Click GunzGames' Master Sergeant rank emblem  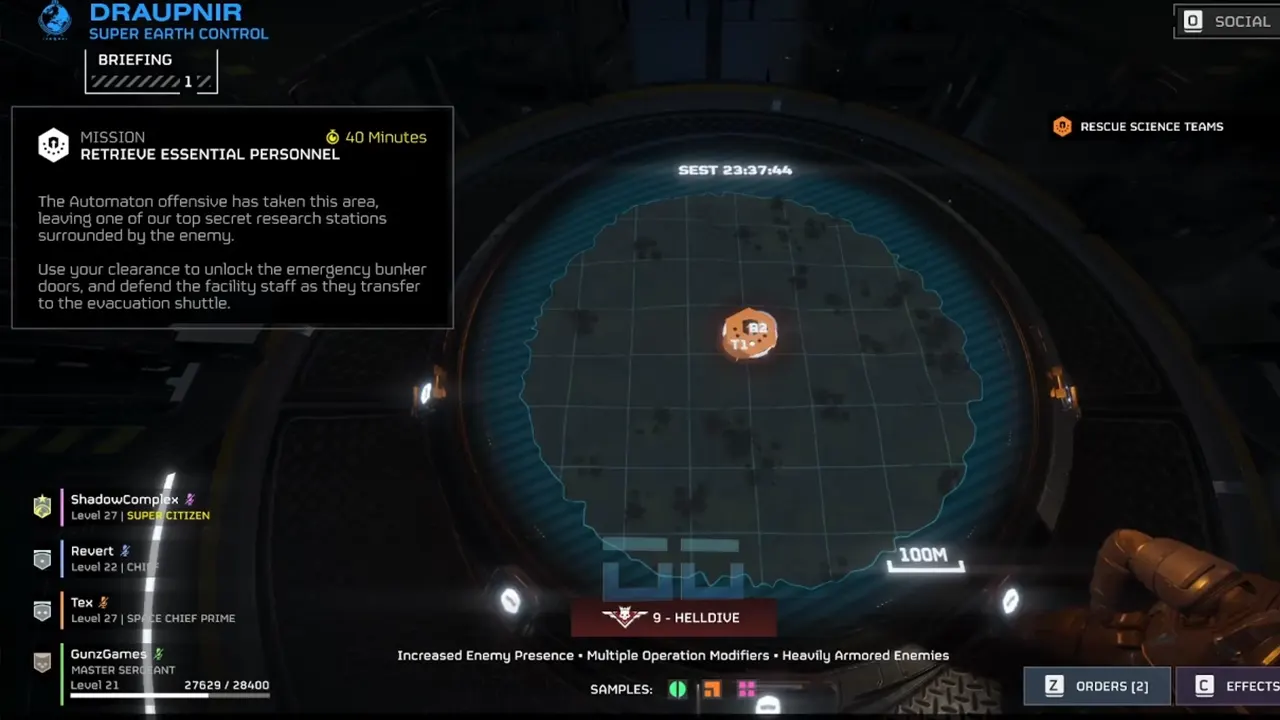tap(42, 662)
